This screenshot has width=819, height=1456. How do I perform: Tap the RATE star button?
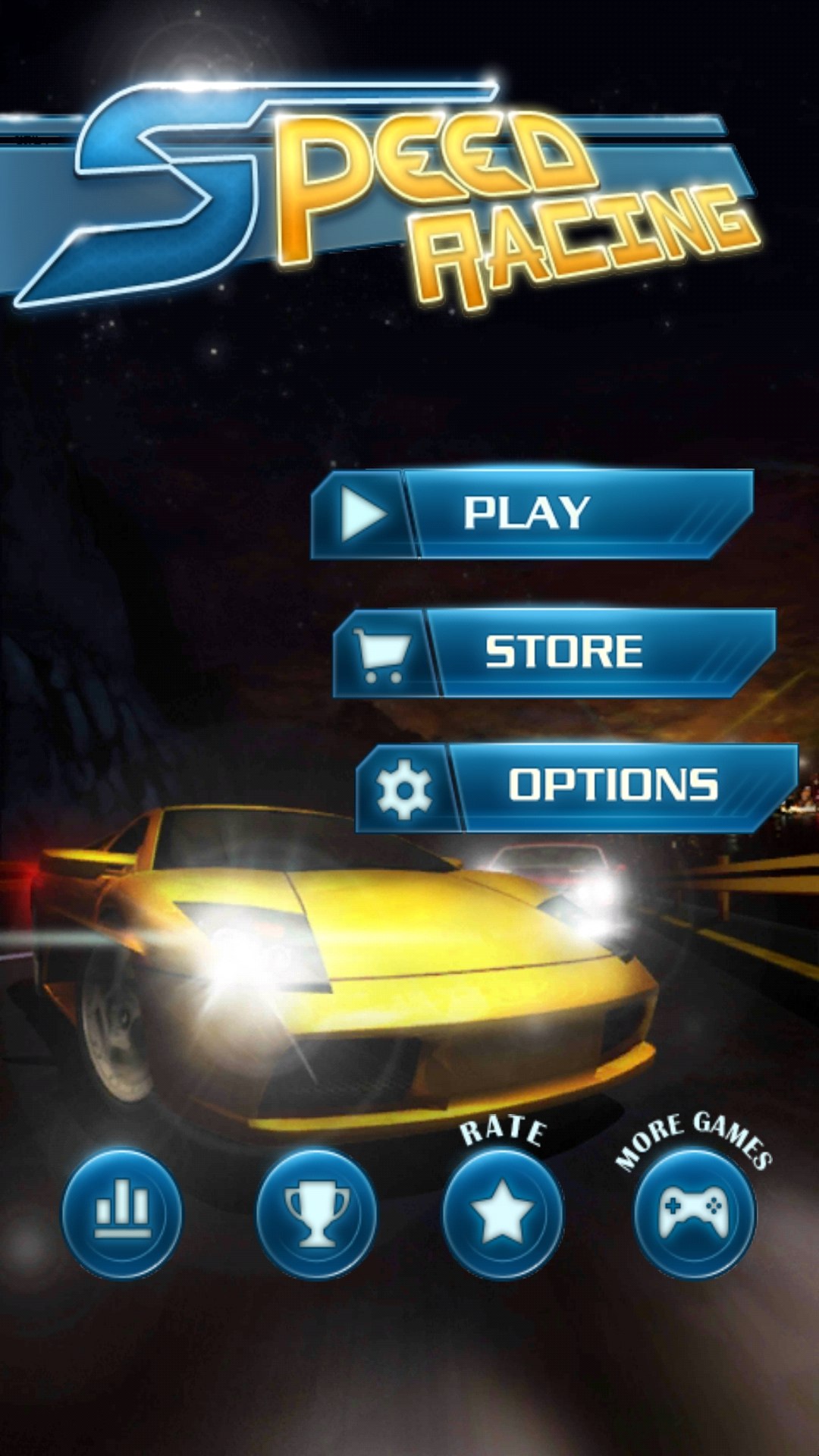(503, 1213)
